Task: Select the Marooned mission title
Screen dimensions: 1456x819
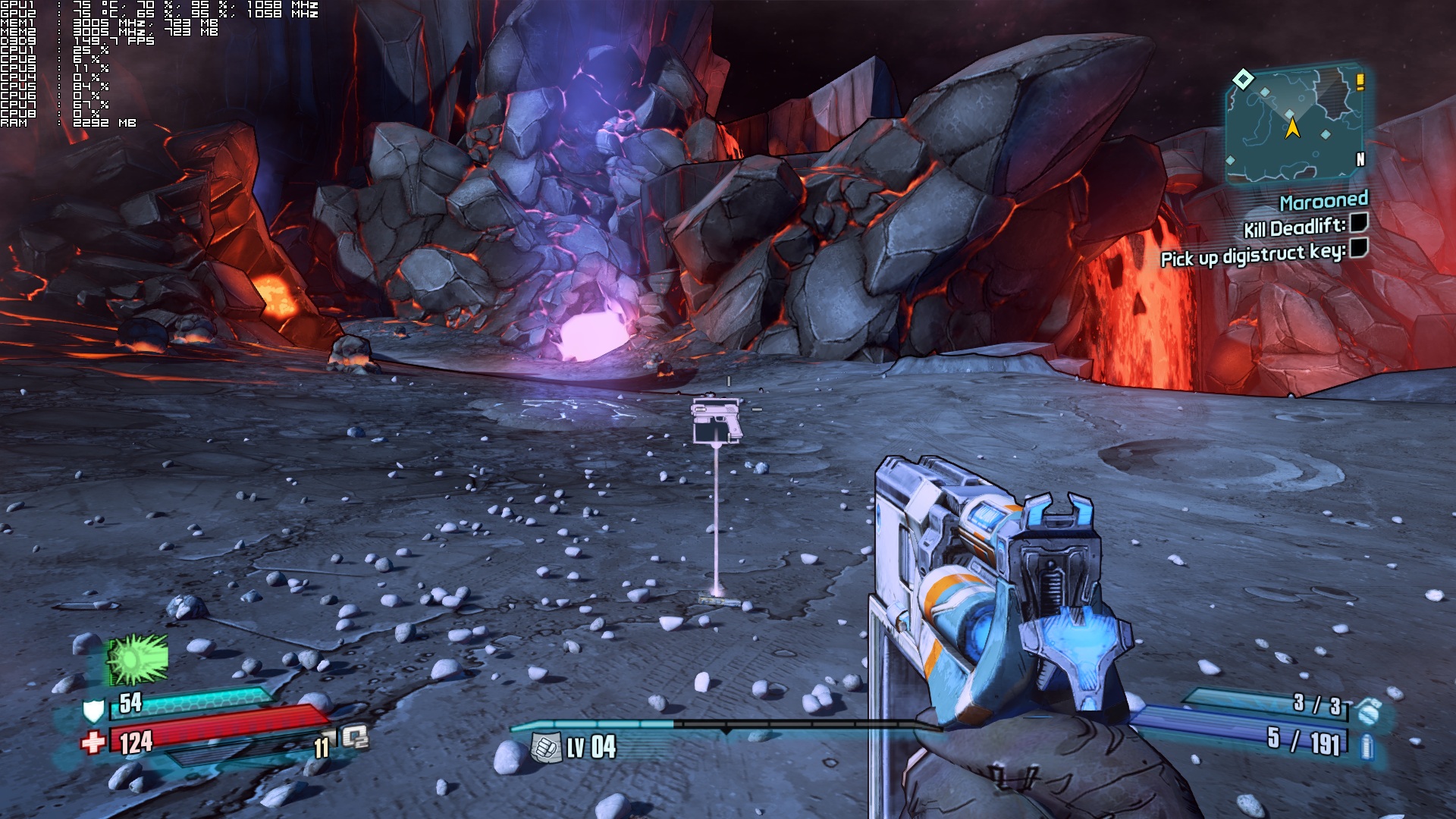Action: (x=1323, y=201)
